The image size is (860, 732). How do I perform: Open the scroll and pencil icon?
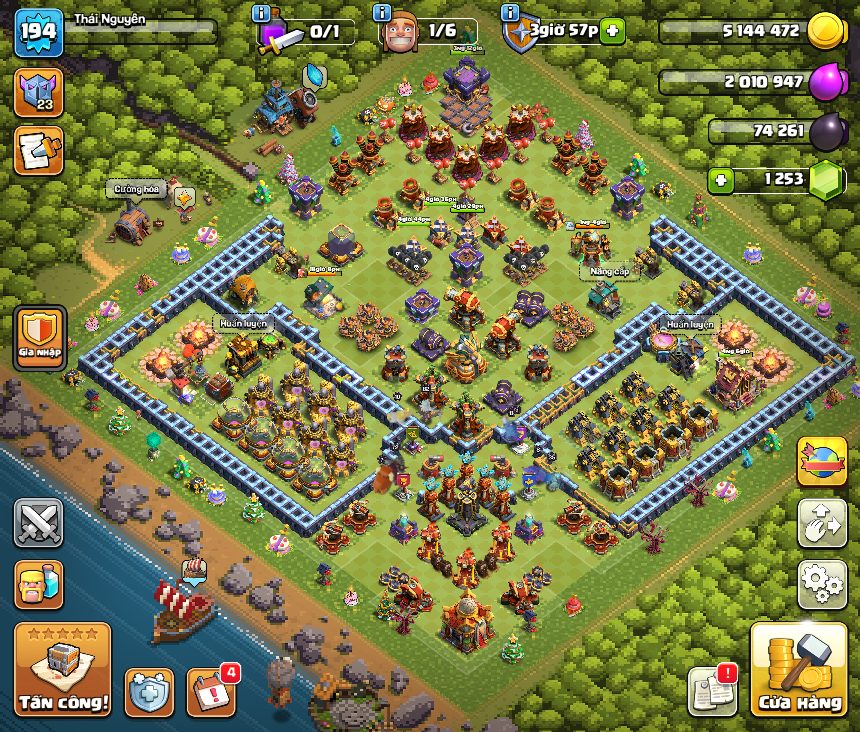click(x=39, y=149)
